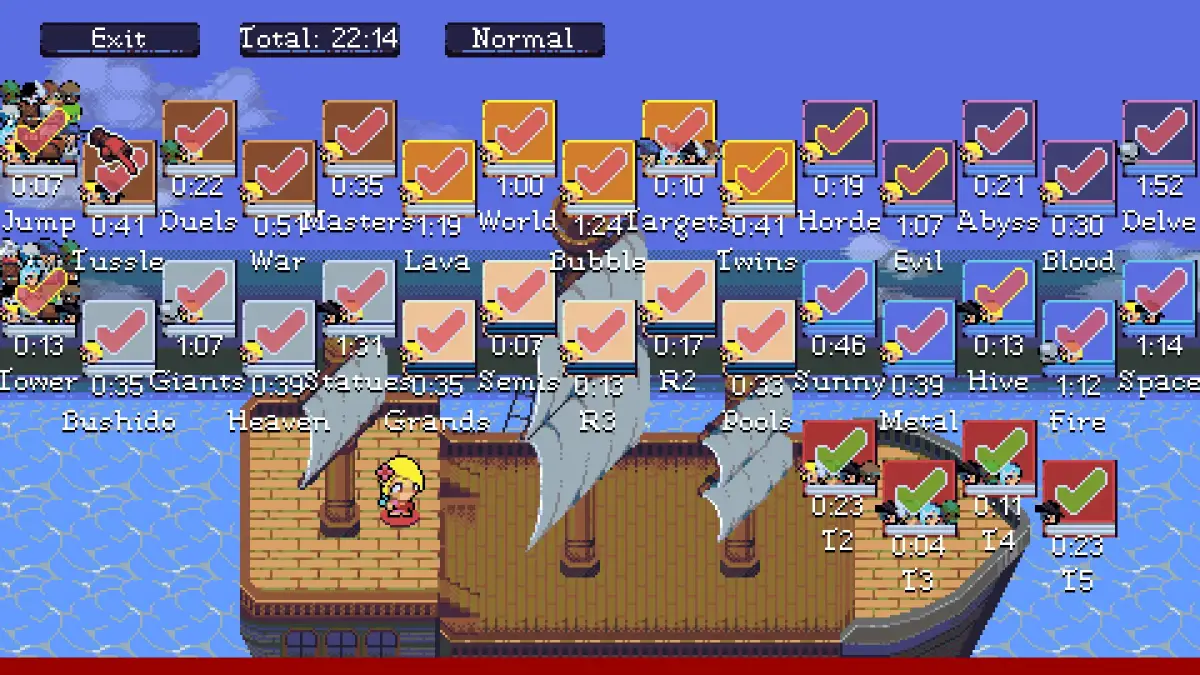Open the Pools level tile
This screenshot has width=1200, height=675.
coord(759,336)
